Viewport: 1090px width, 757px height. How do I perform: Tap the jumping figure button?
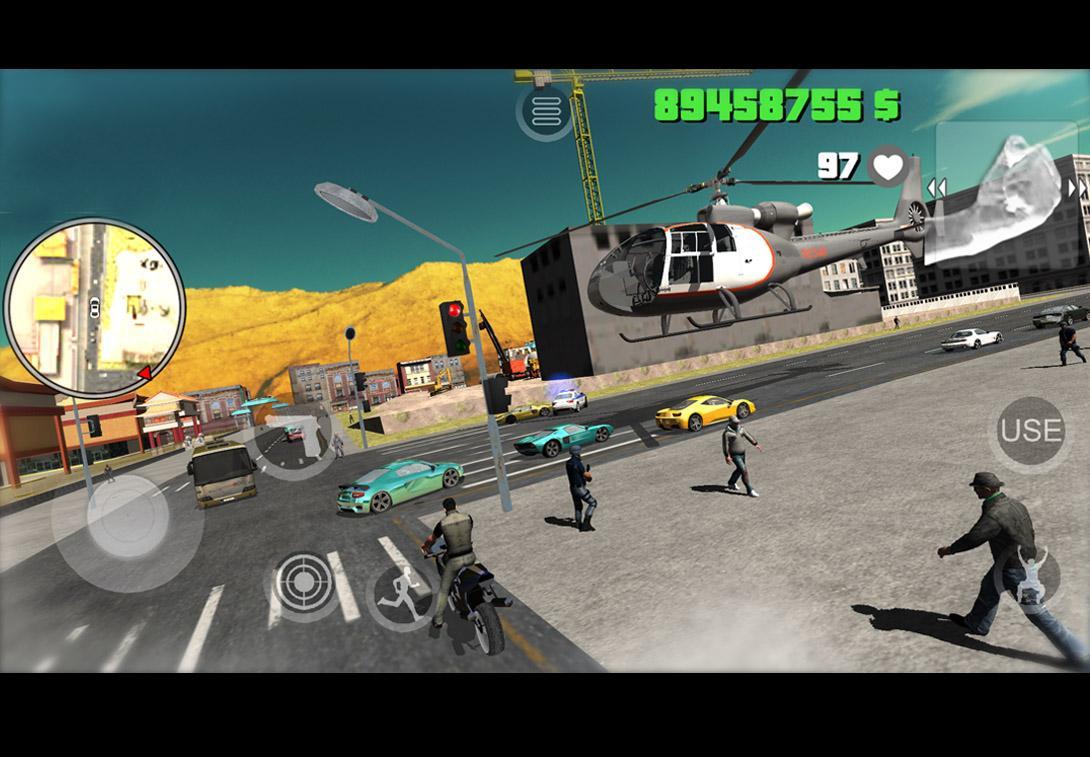[1028, 578]
